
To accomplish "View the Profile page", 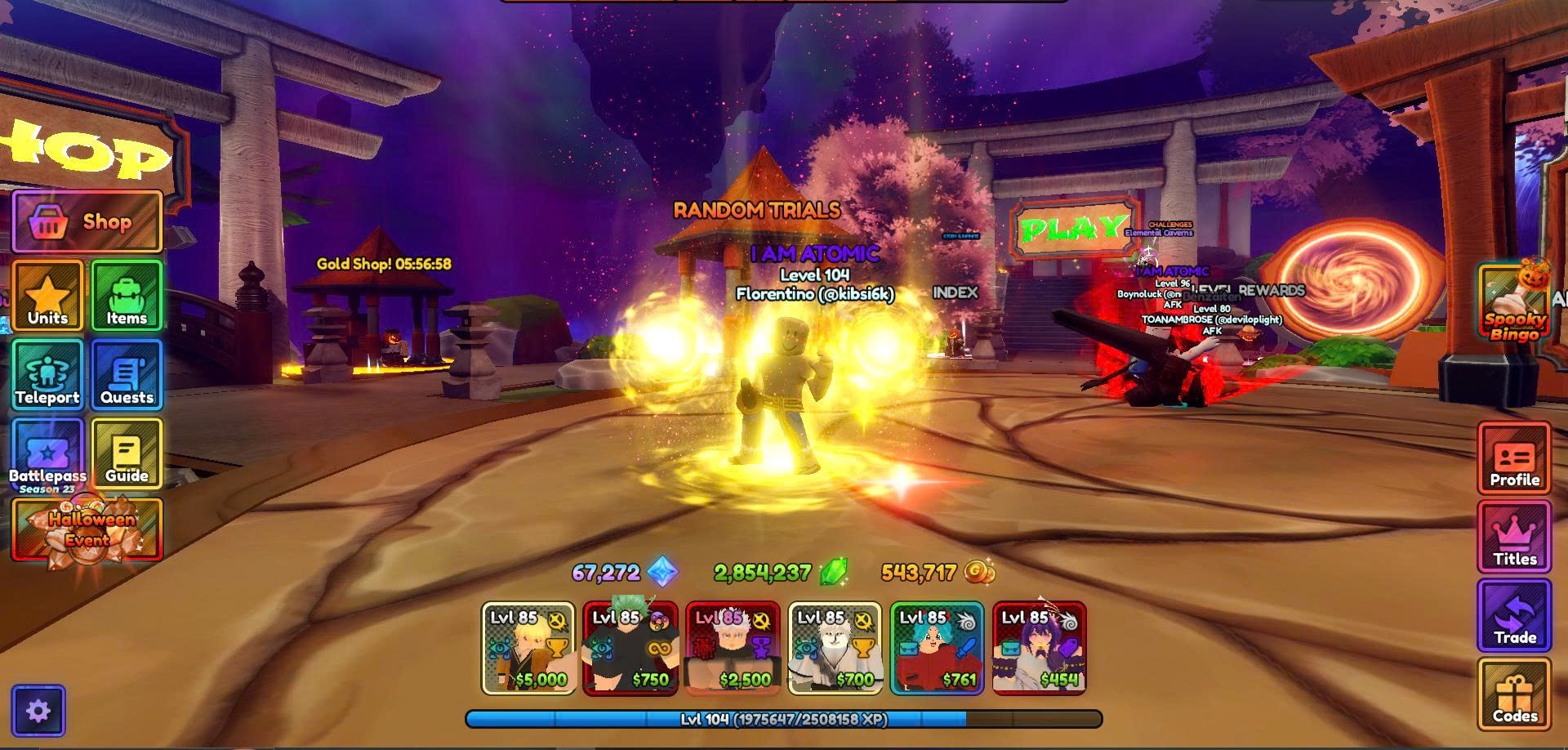I will [x=1514, y=459].
